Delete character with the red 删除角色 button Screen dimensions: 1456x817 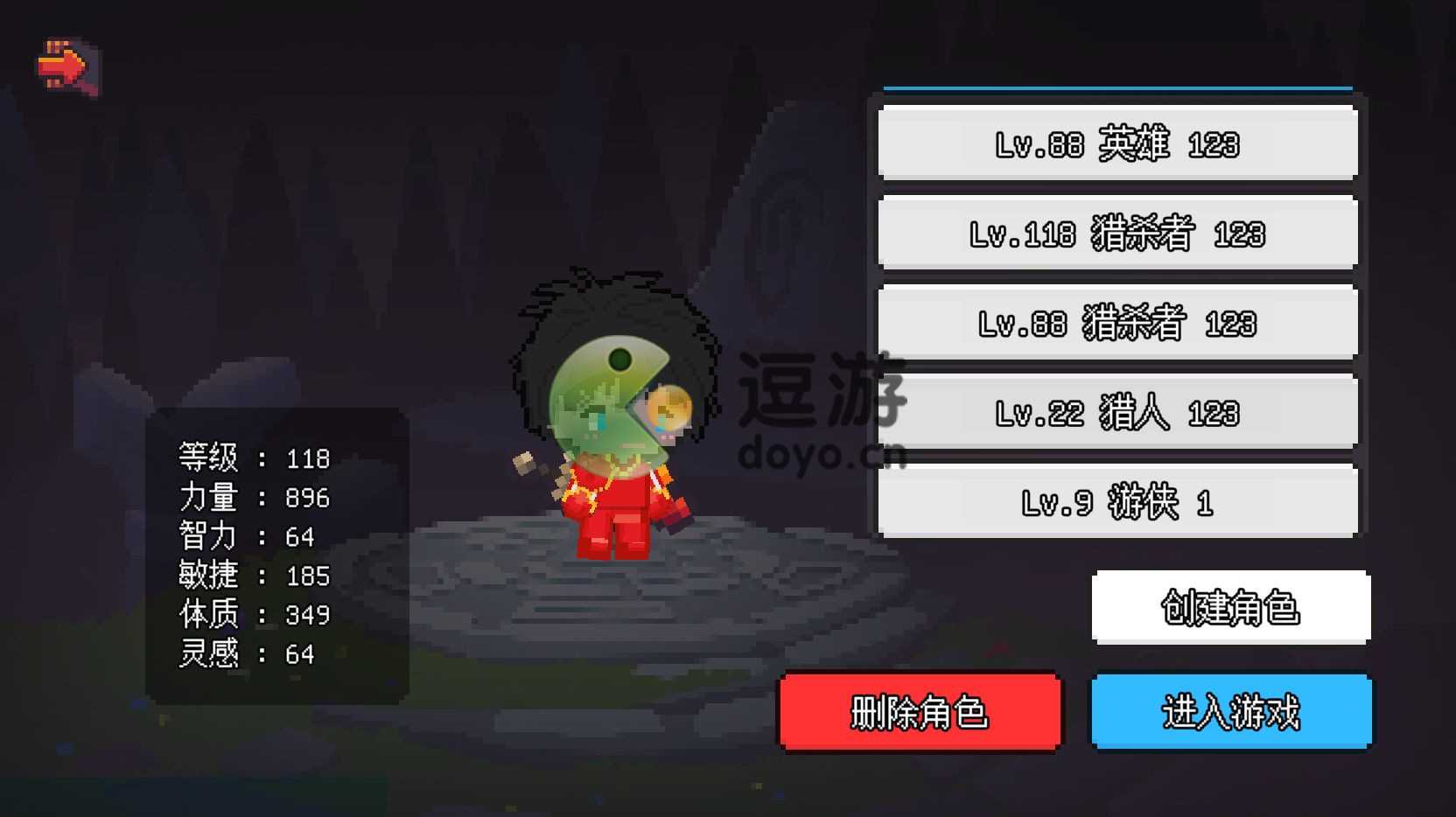pos(920,712)
